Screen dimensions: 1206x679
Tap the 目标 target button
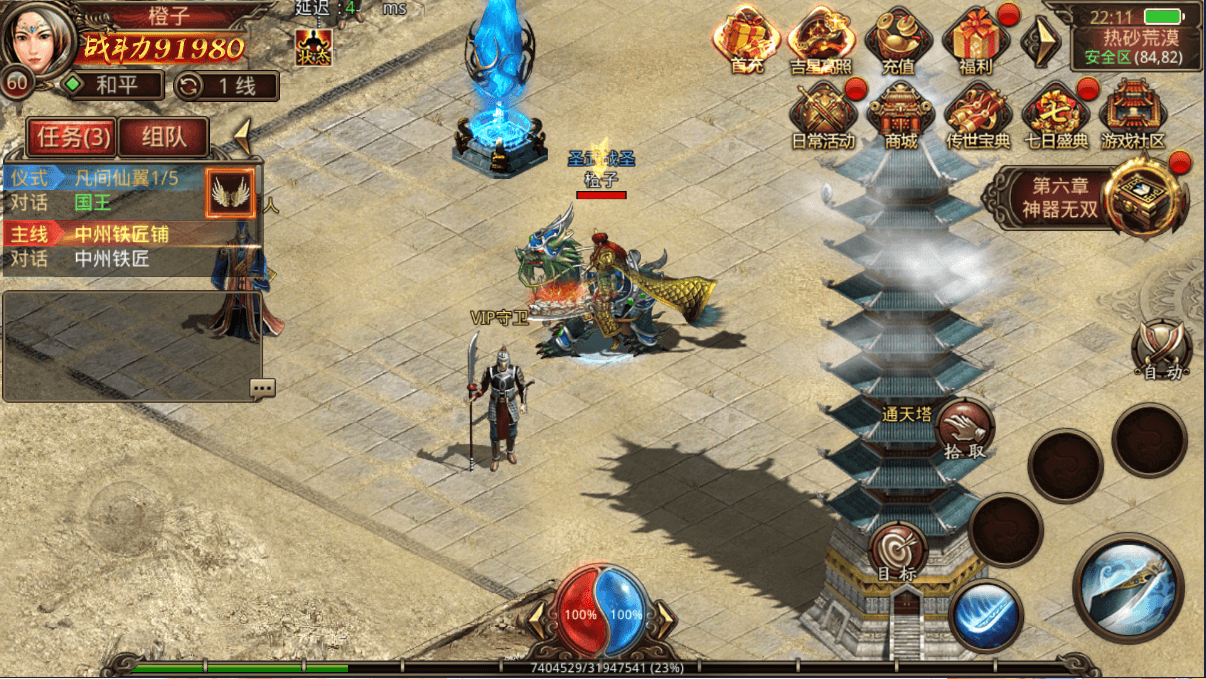pos(898,552)
